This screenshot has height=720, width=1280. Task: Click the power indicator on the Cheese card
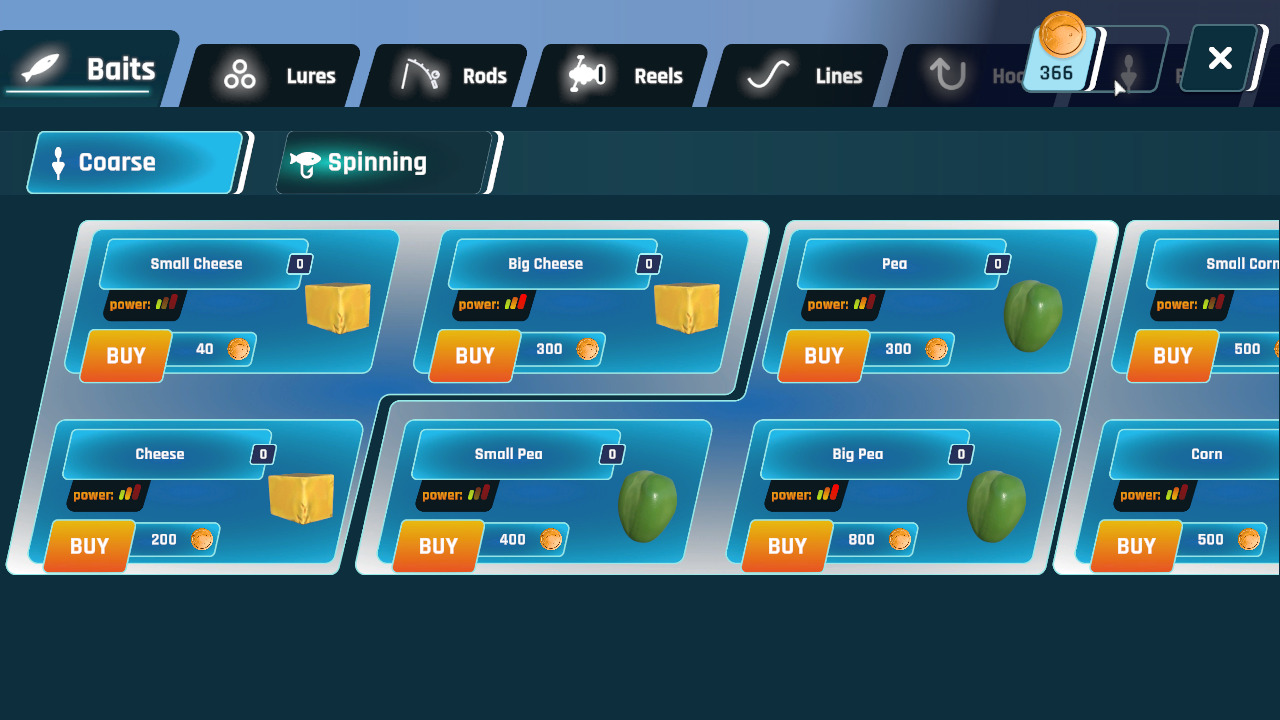(x=107, y=495)
